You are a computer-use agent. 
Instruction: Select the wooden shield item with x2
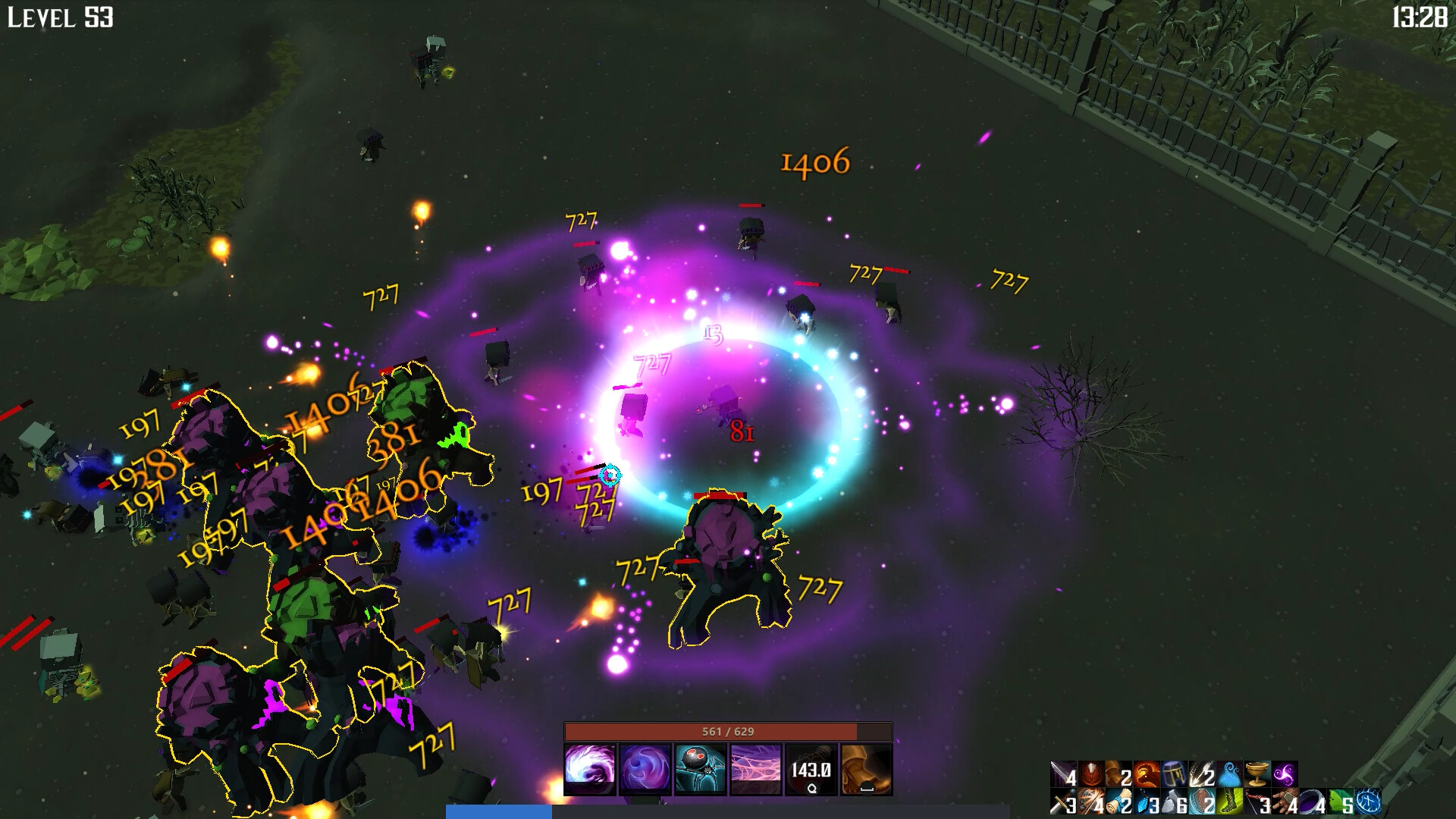1201,803
